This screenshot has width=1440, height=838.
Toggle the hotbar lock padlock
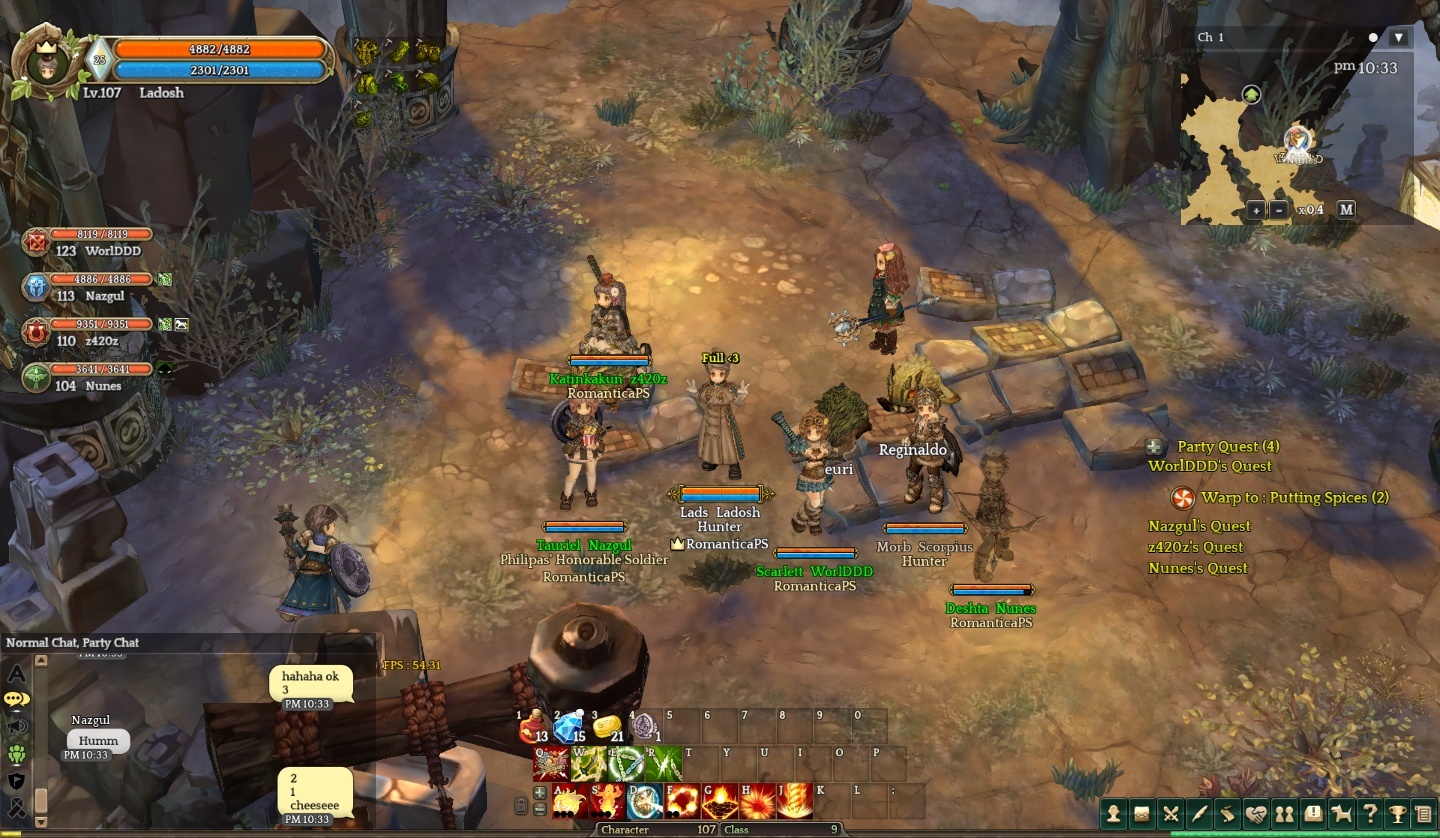point(521,806)
